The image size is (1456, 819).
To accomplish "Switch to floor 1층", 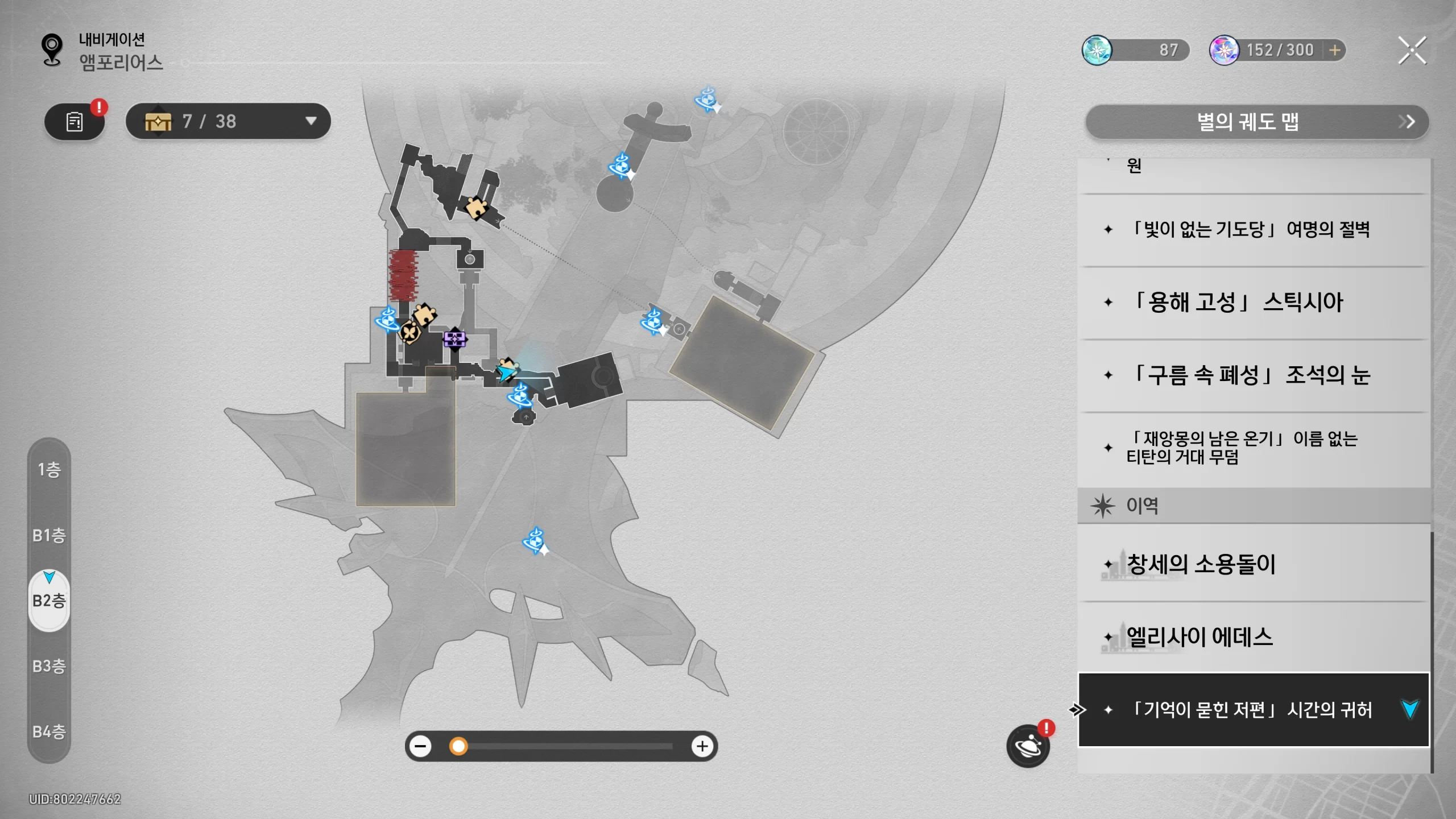I will (49, 470).
